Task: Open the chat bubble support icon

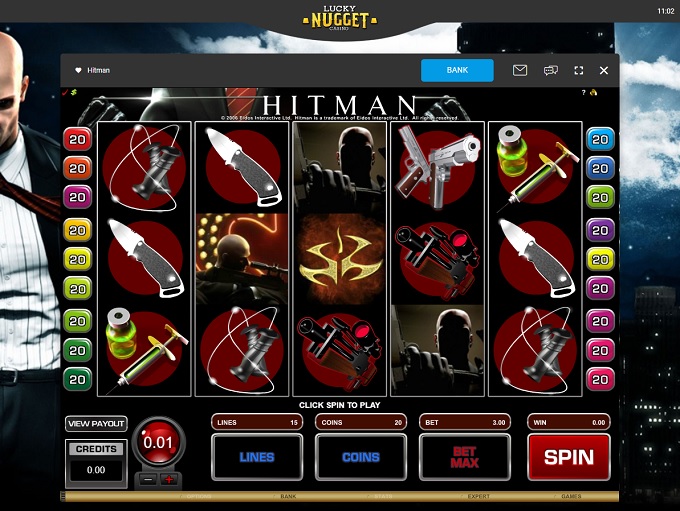Action: coord(550,70)
